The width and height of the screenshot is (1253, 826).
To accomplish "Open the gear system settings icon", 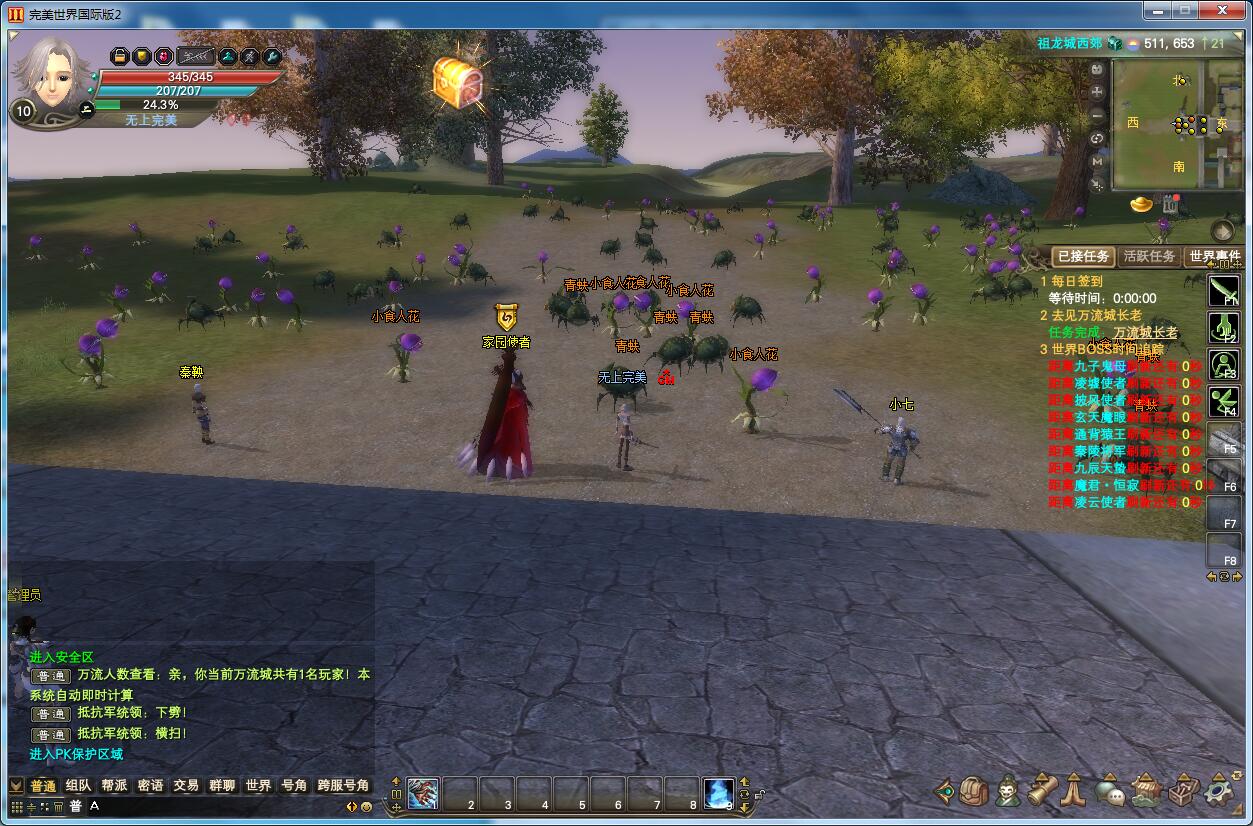I will [x=1219, y=792].
